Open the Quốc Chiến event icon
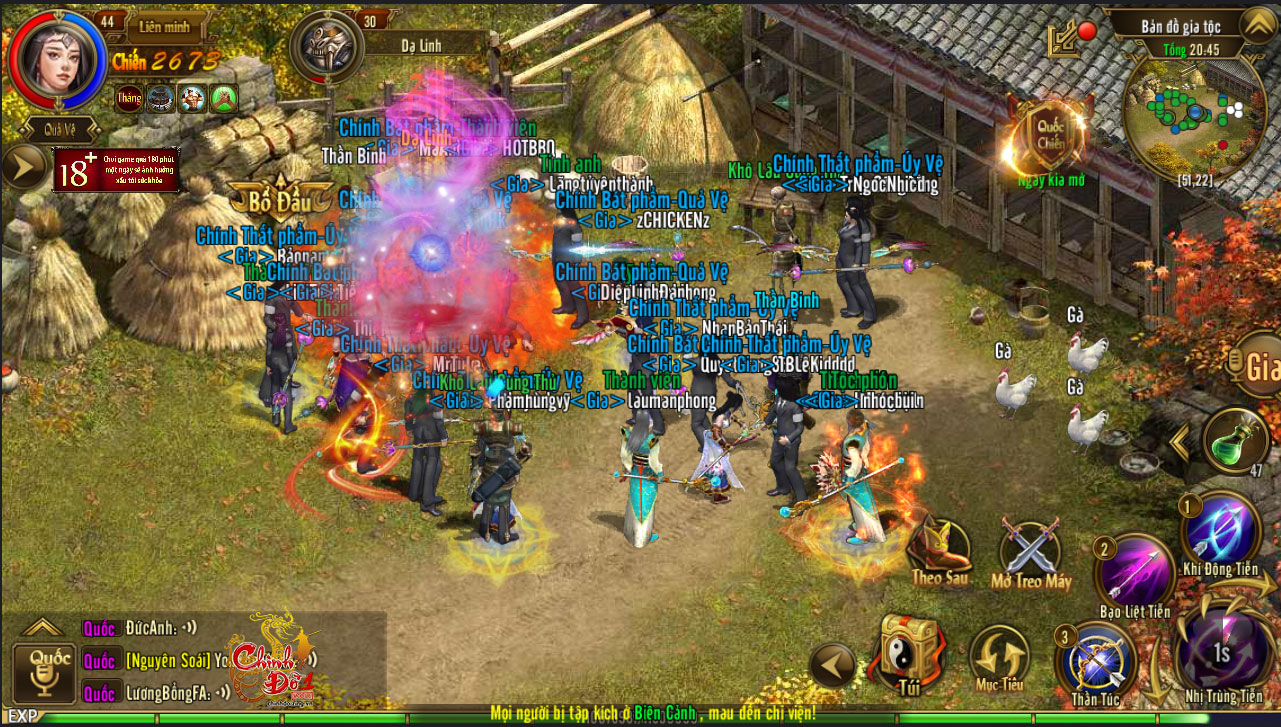1281x727 pixels. click(x=1049, y=137)
